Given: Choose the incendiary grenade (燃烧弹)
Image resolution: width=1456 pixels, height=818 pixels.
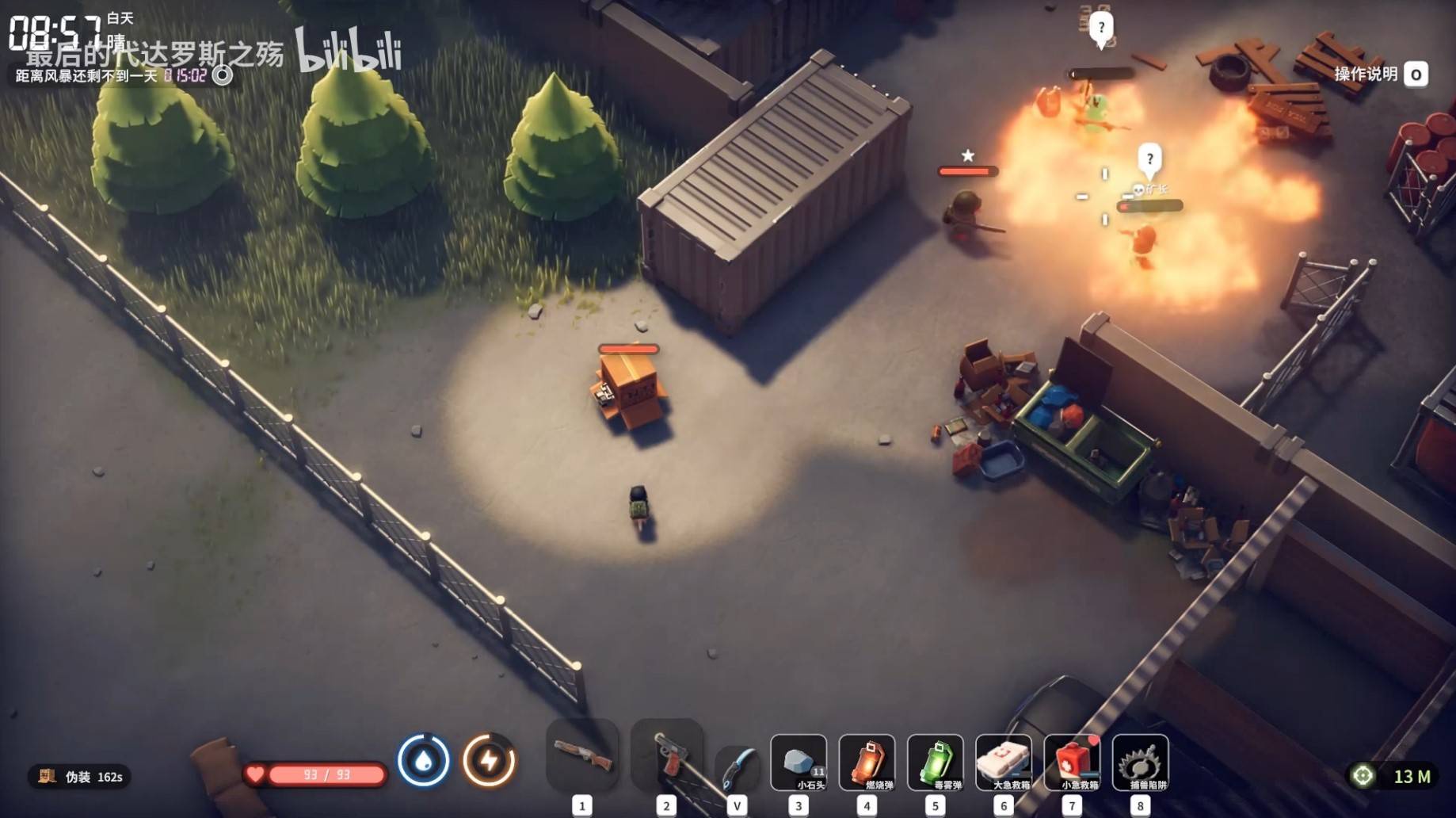Looking at the screenshot, I should coord(867,763).
